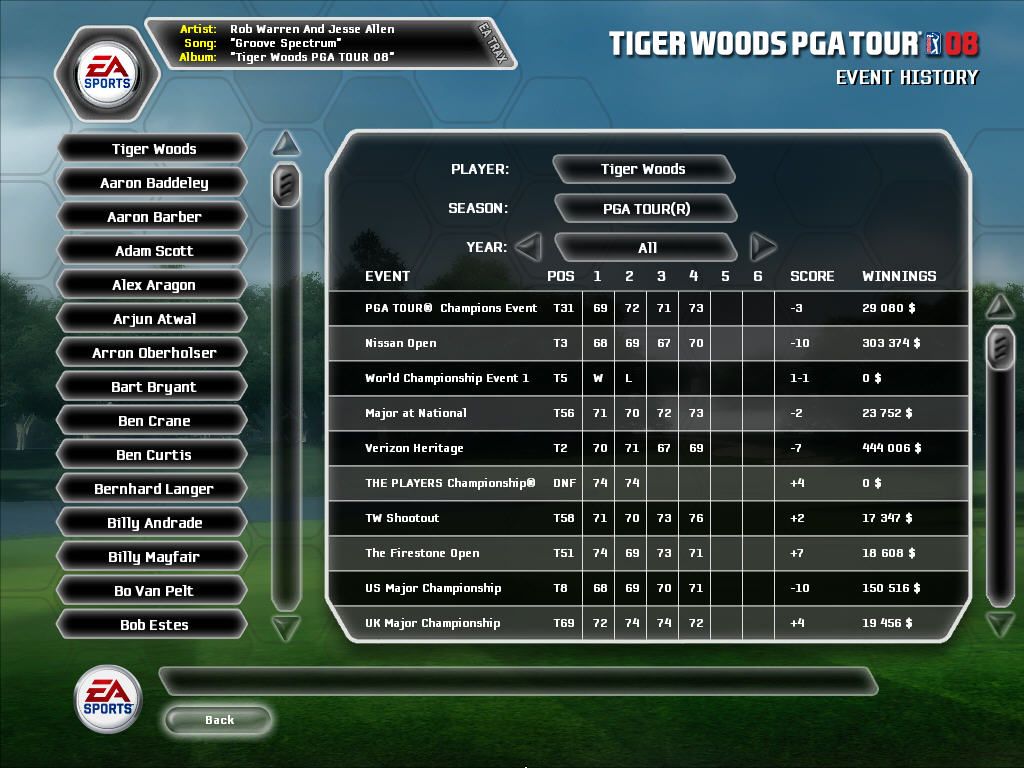Click the player list down arrow
The image size is (1024, 768).
click(286, 628)
